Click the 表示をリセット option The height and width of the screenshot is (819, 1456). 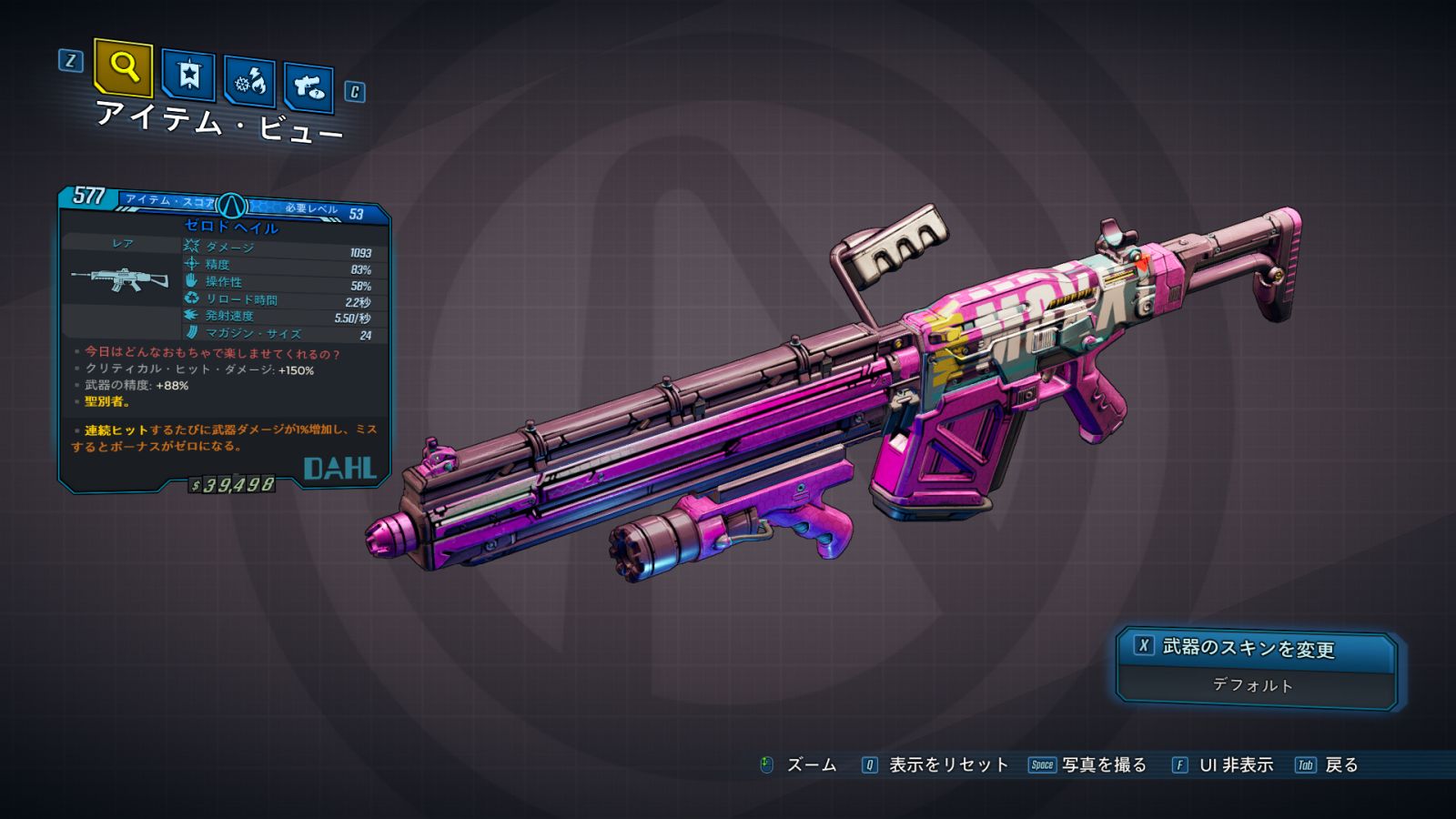[x=947, y=765]
